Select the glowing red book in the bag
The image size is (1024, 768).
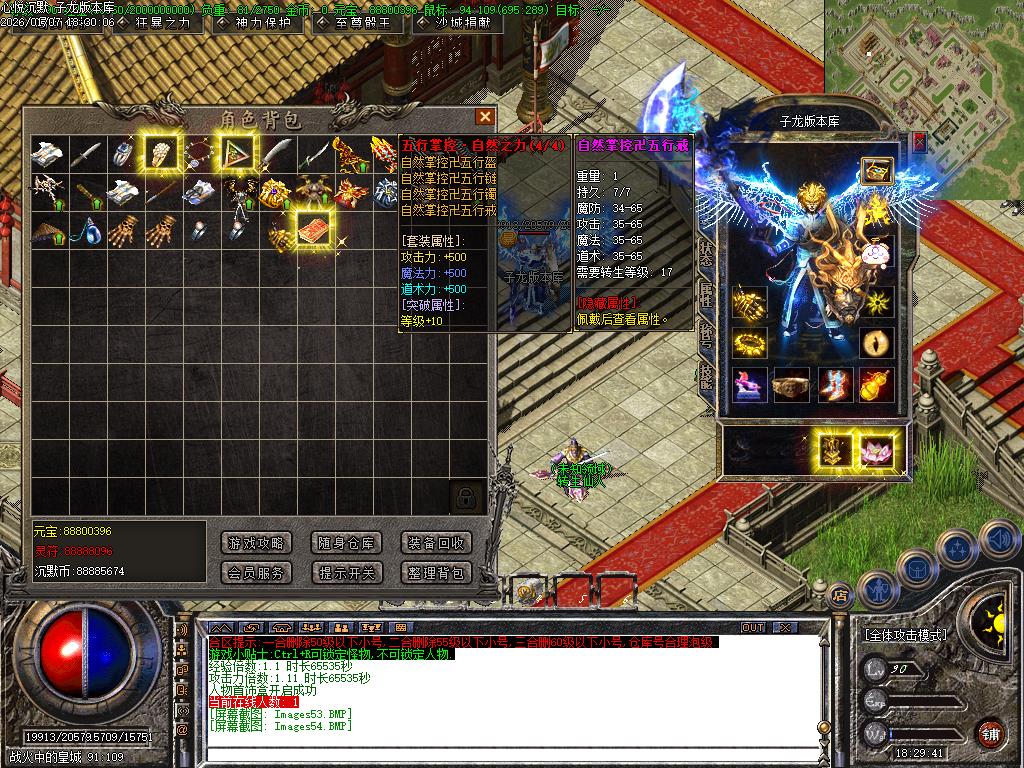click(x=313, y=228)
